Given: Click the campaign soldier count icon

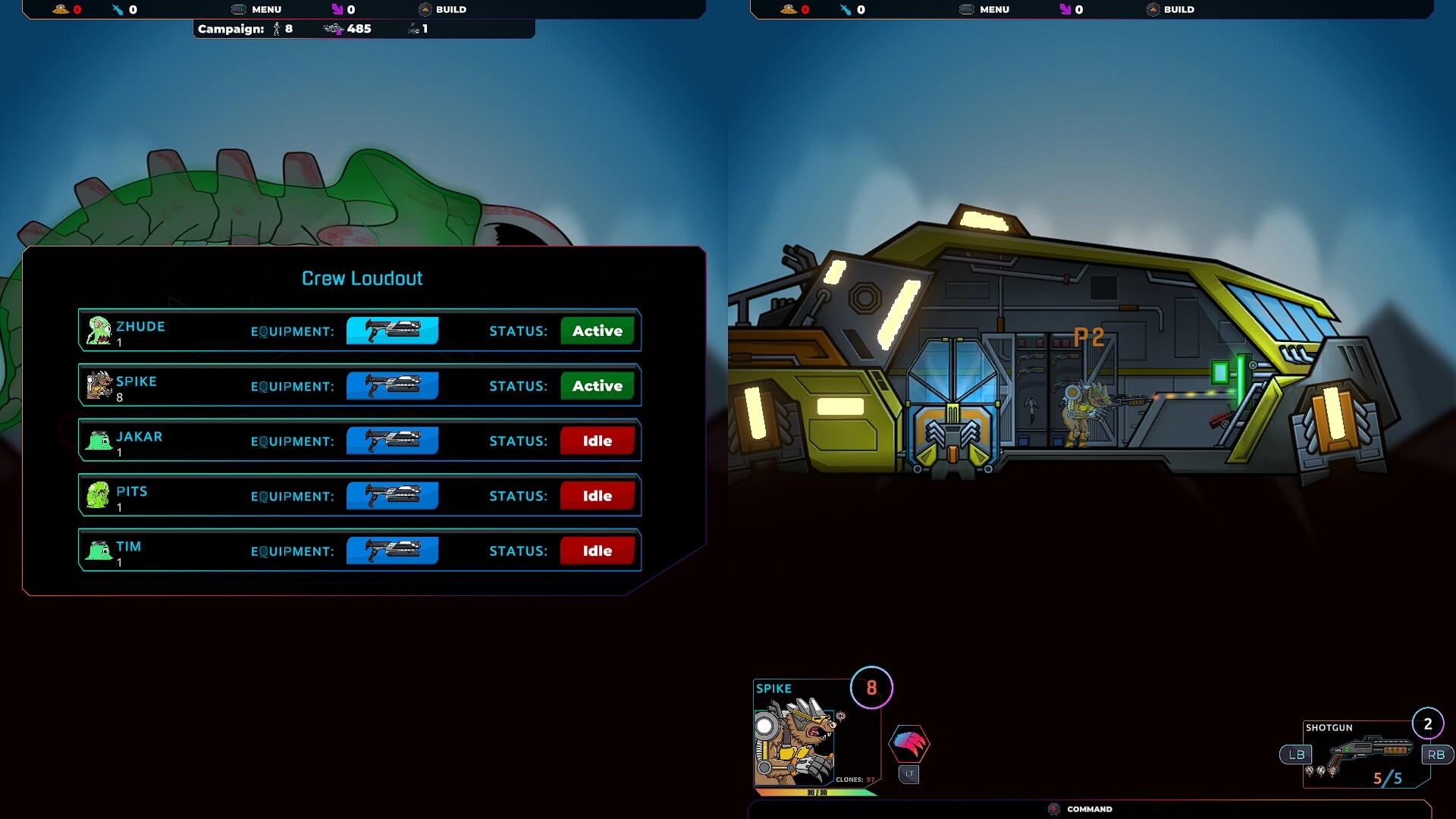Looking at the screenshot, I should 278,30.
